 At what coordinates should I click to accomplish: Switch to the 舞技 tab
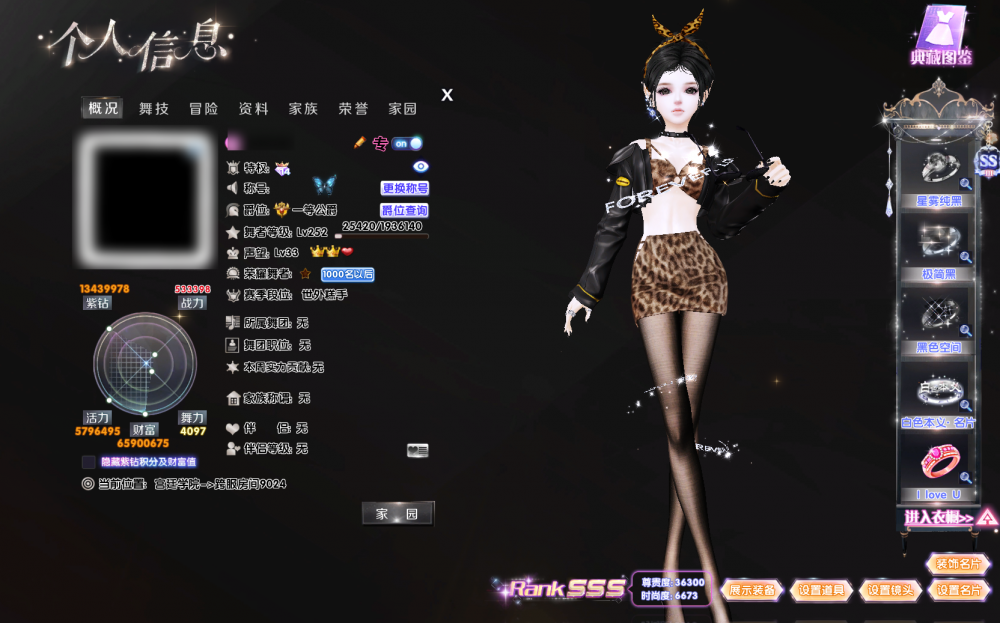tap(154, 109)
